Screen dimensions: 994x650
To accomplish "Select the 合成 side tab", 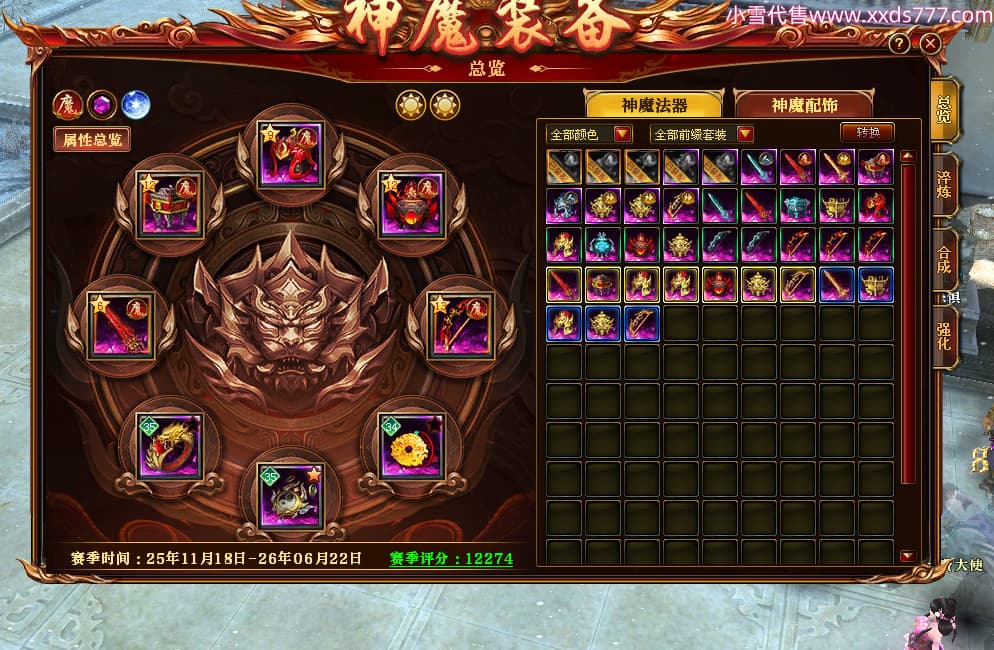I will (944, 262).
